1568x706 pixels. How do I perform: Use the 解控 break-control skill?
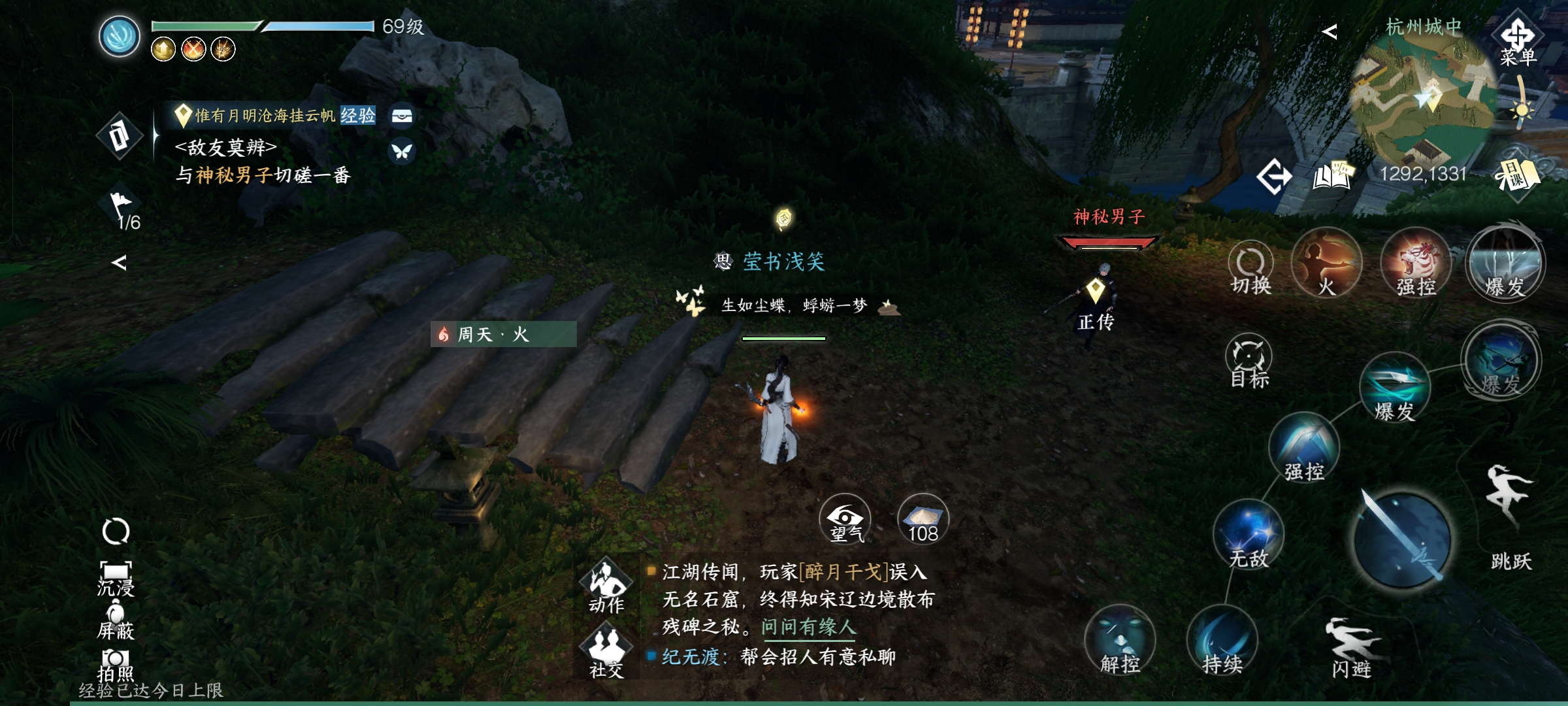1120,641
